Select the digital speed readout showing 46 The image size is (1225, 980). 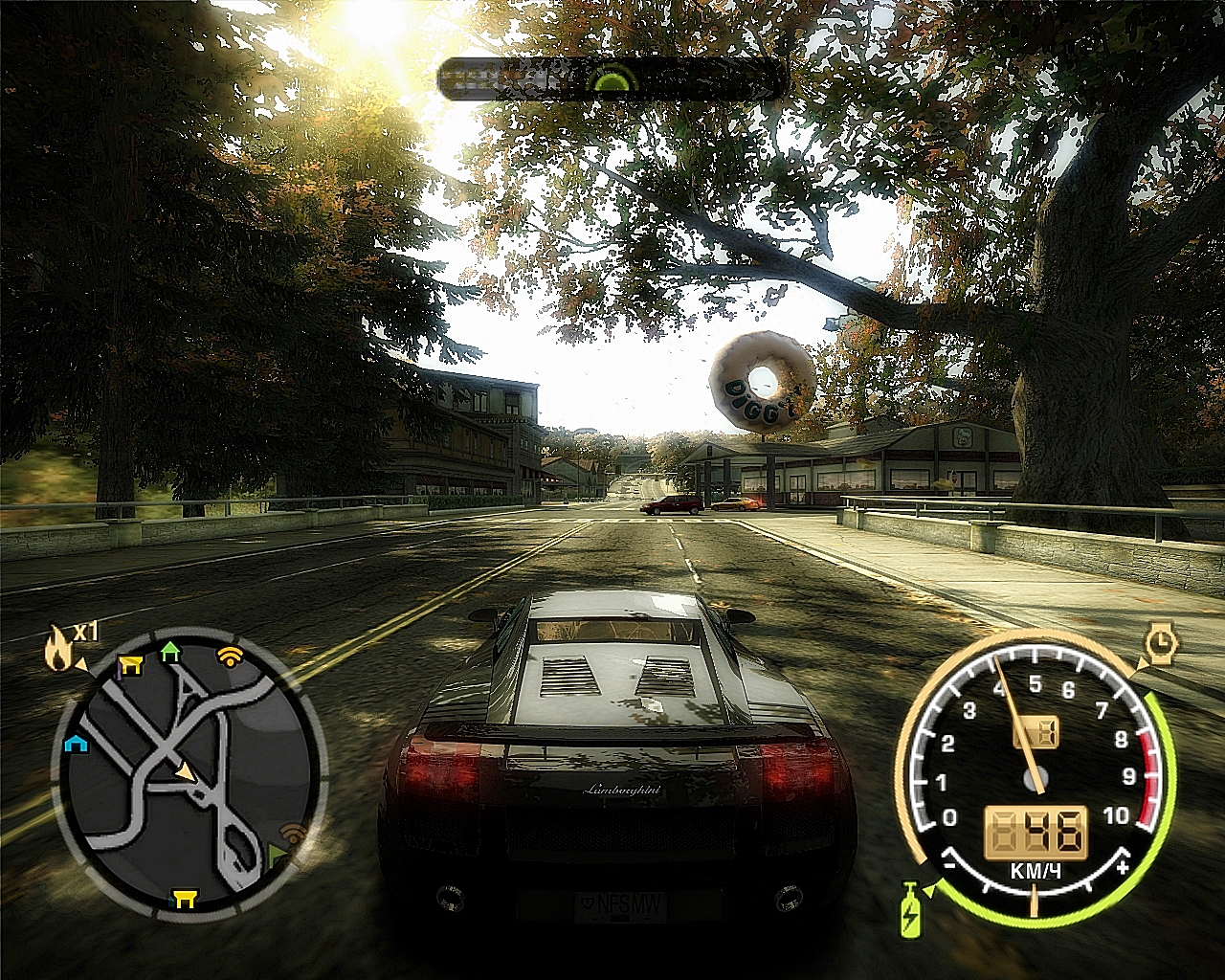pos(1035,830)
